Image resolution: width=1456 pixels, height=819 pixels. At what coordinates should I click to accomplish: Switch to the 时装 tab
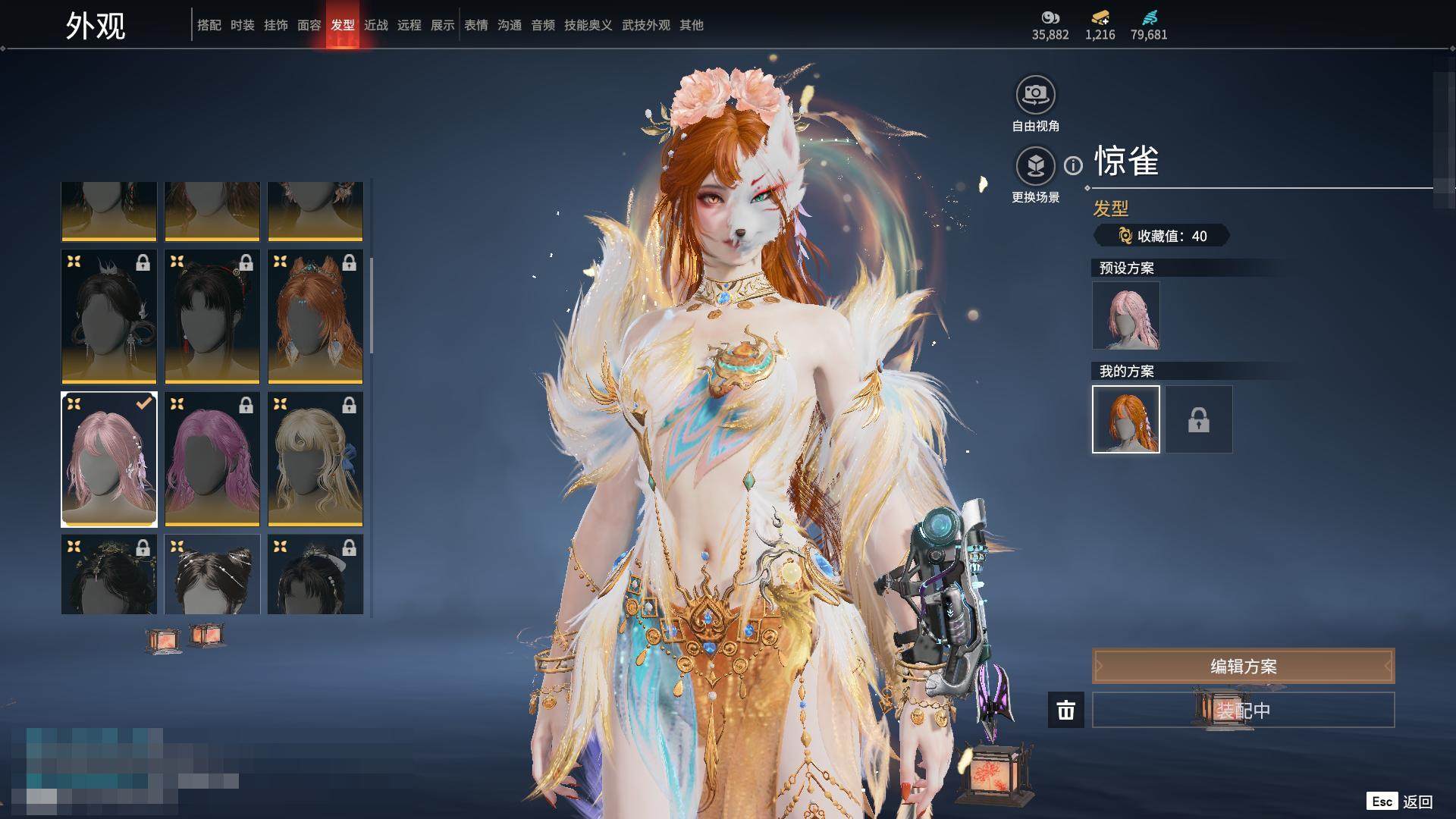pos(243,25)
